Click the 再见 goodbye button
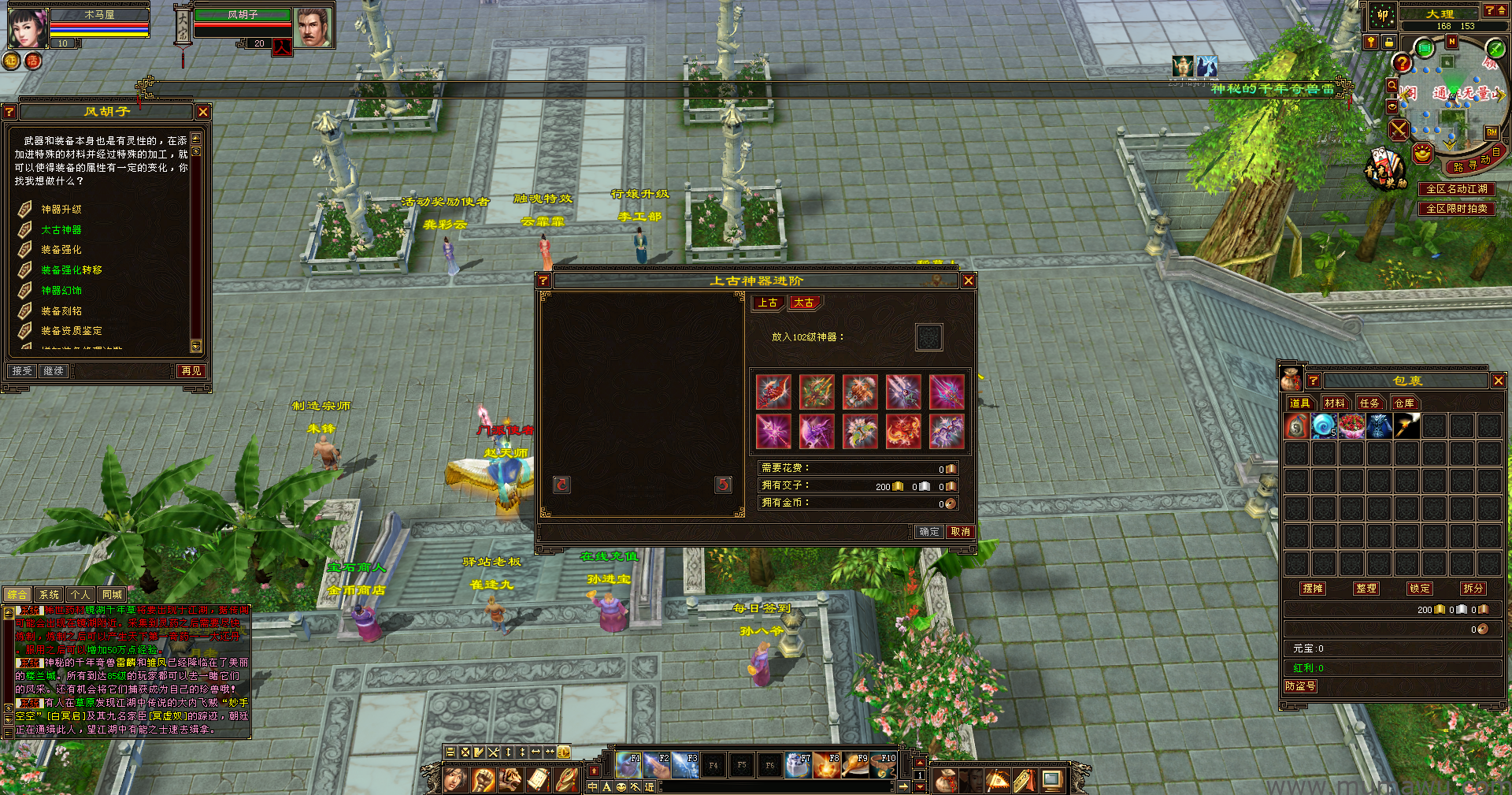The width and height of the screenshot is (1512, 795). click(x=191, y=370)
